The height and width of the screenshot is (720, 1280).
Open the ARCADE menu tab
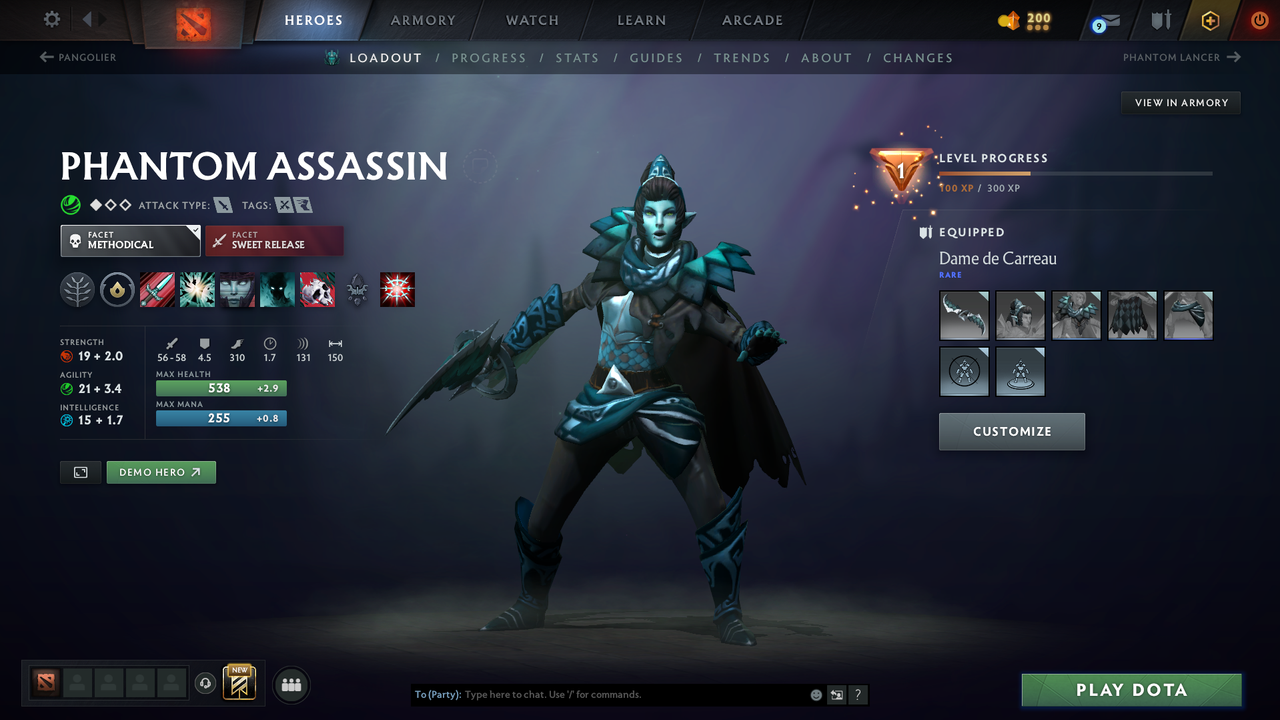(751, 20)
